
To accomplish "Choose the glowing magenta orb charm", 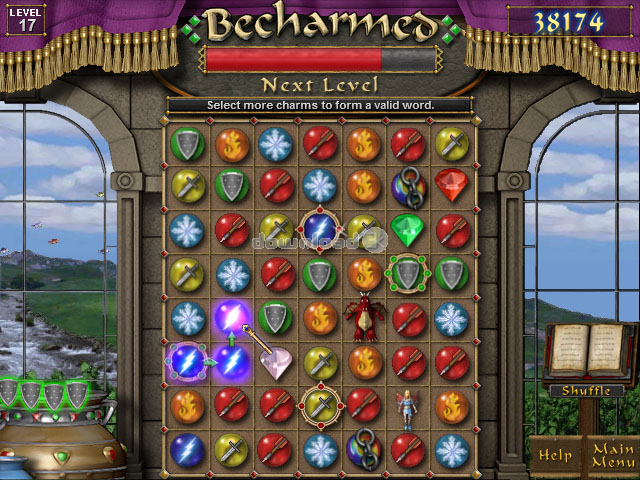I will pos(231,317).
